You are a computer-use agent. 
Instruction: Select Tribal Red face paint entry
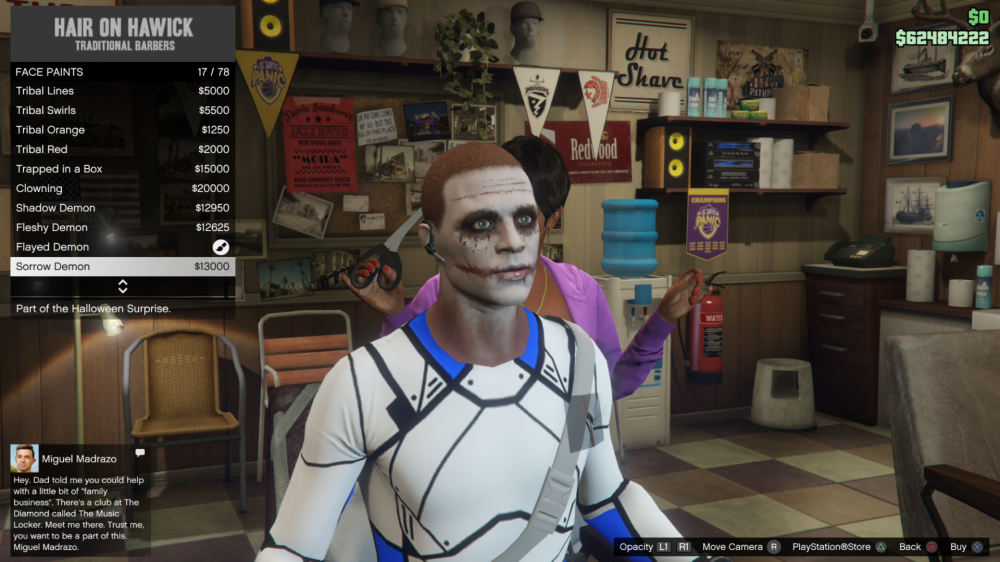point(122,150)
